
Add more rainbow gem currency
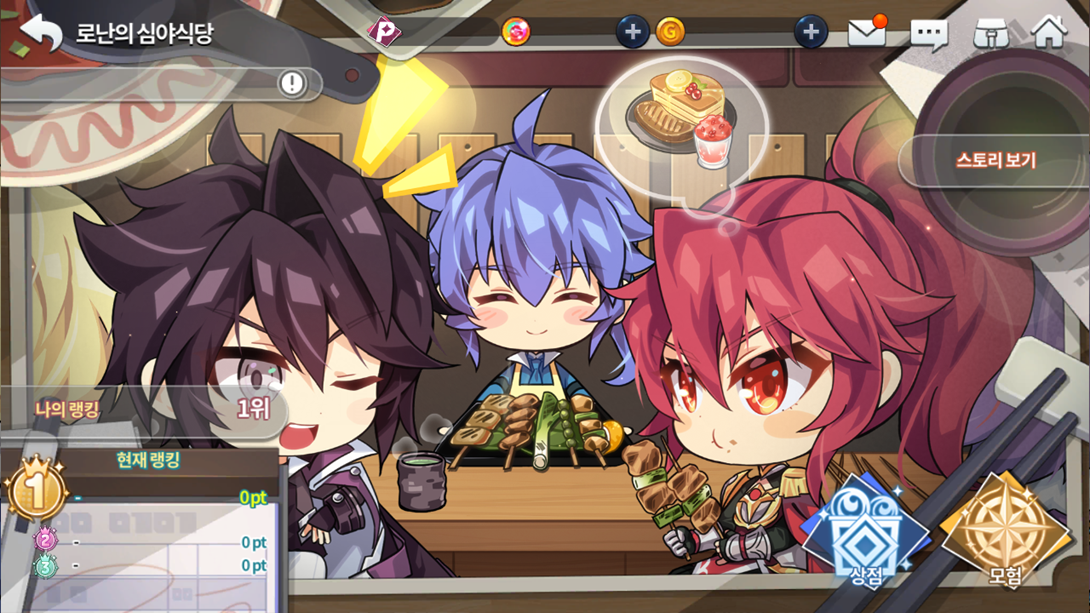631,32
